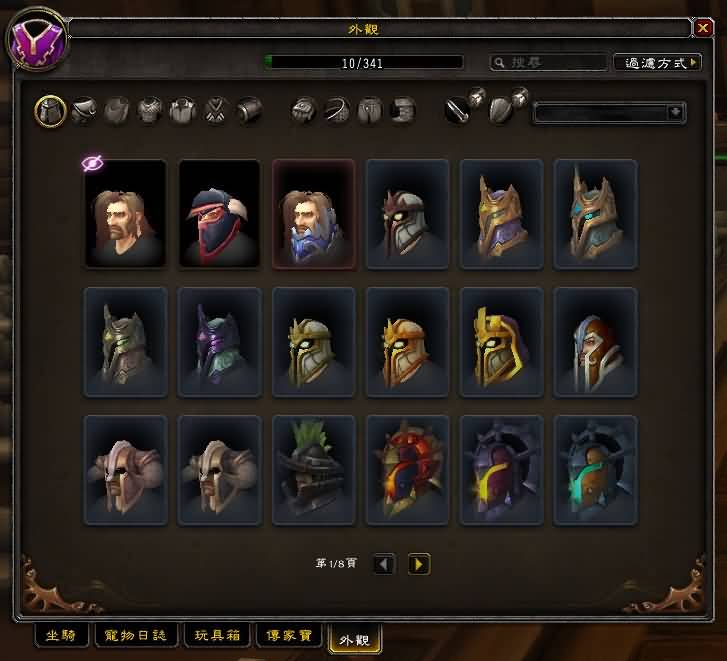Pick the green mohawk black helmet appearance
Viewport: 727px width, 661px height.
point(313,469)
